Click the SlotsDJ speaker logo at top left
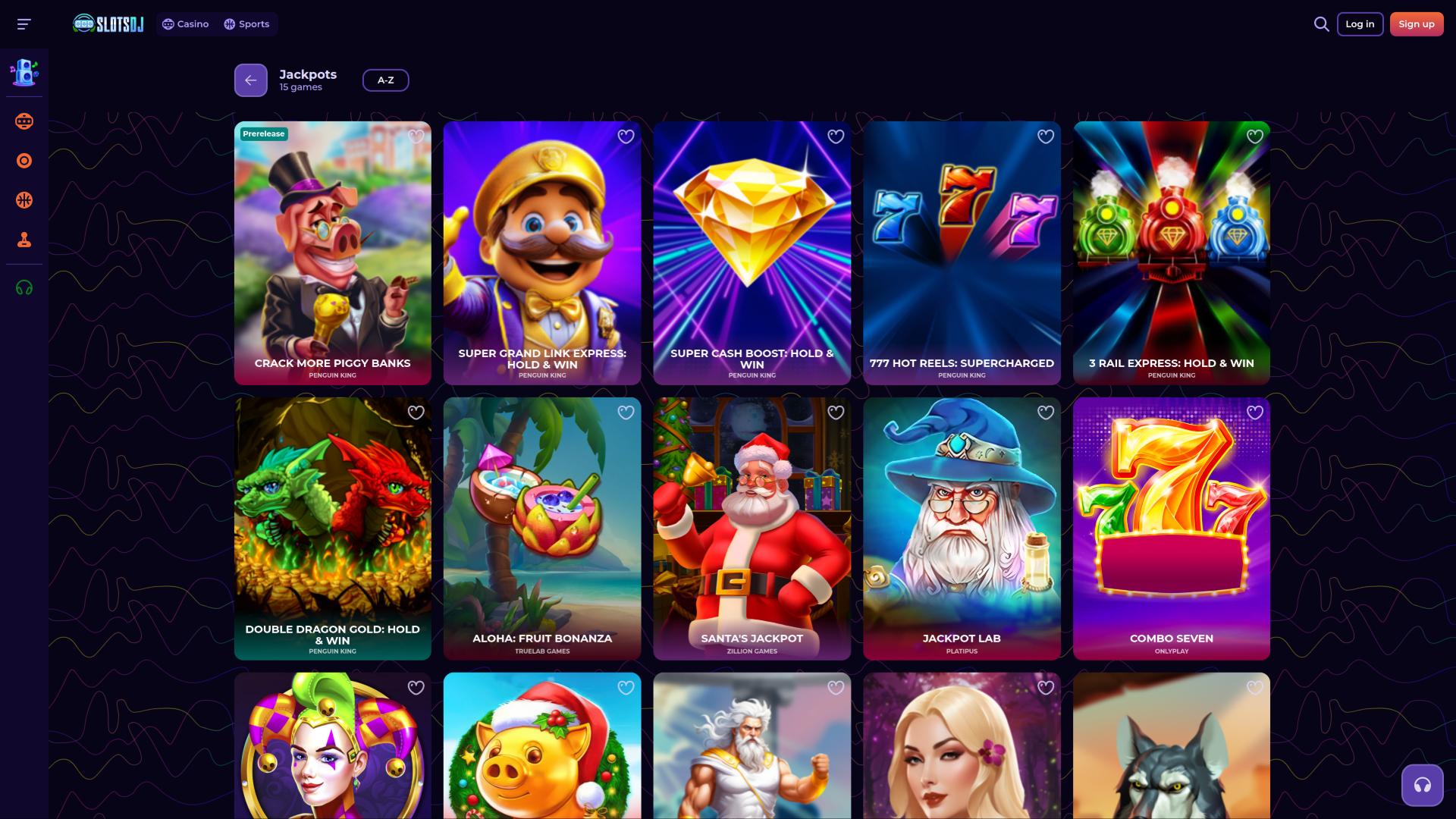Viewport: 1456px width, 819px height. point(107,23)
